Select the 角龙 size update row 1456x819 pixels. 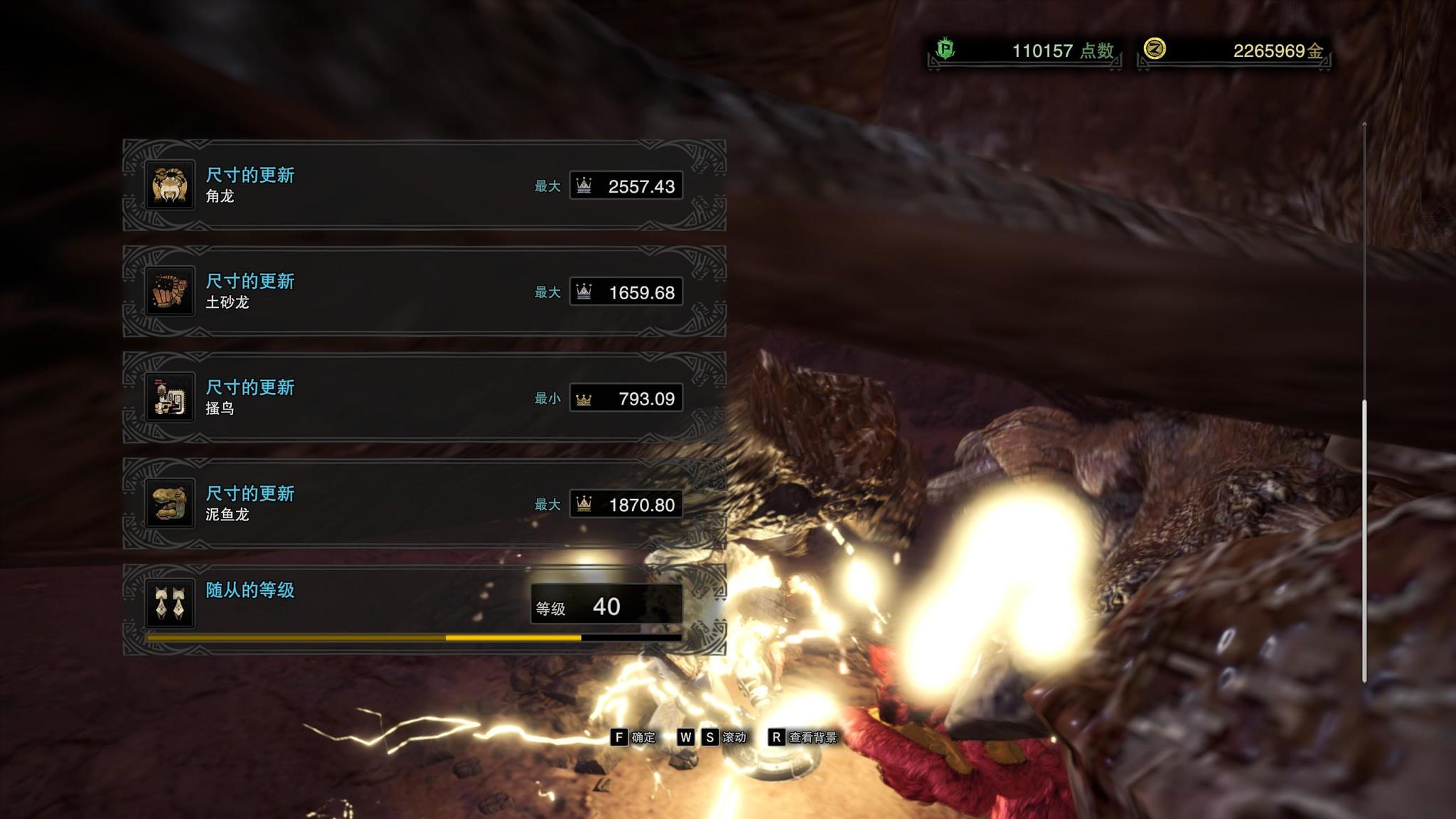424,186
